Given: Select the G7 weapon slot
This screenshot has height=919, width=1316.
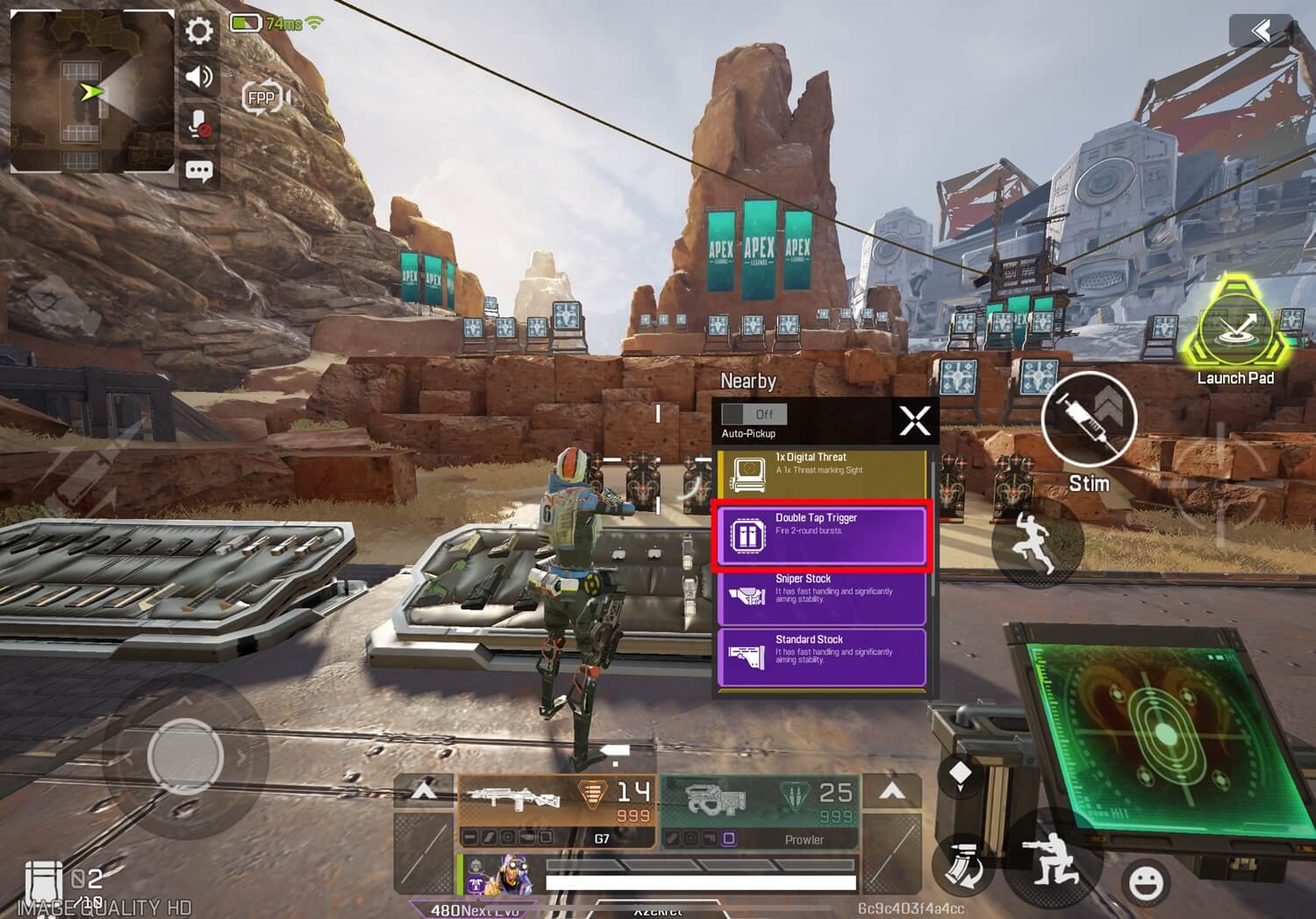Looking at the screenshot, I should [556, 809].
